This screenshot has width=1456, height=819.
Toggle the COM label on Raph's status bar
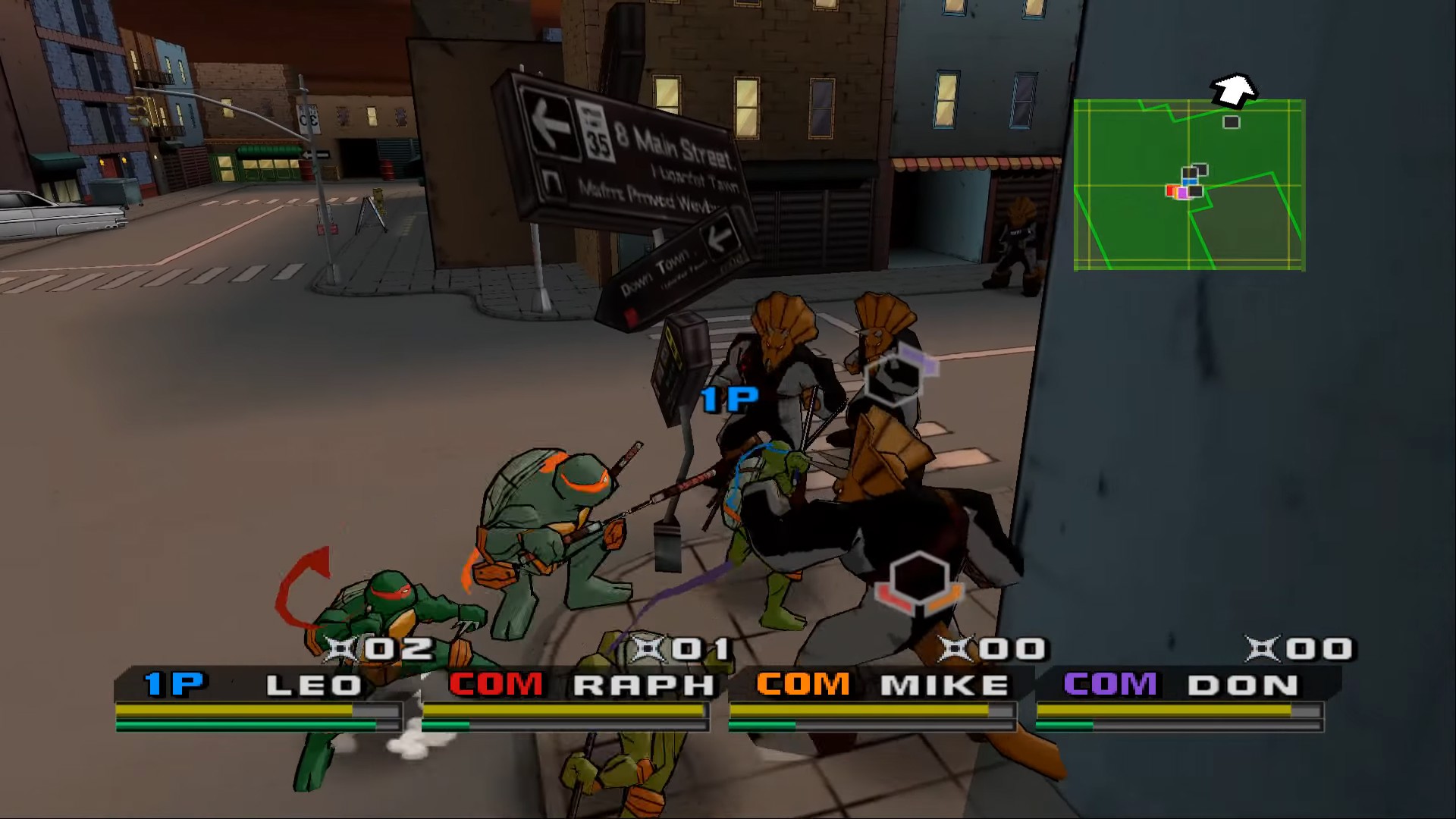[x=494, y=683]
